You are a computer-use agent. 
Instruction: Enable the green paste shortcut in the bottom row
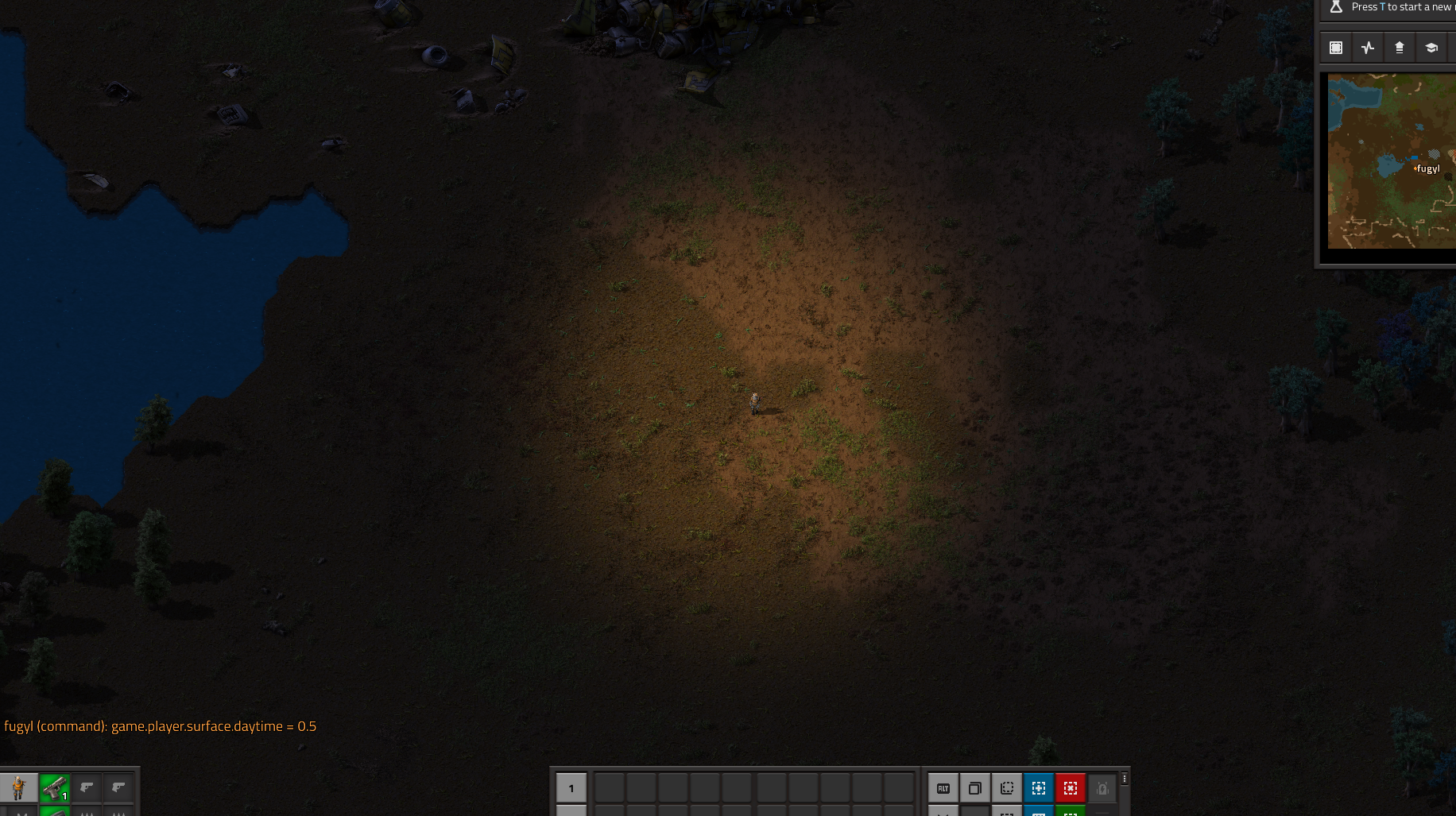(1071, 812)
